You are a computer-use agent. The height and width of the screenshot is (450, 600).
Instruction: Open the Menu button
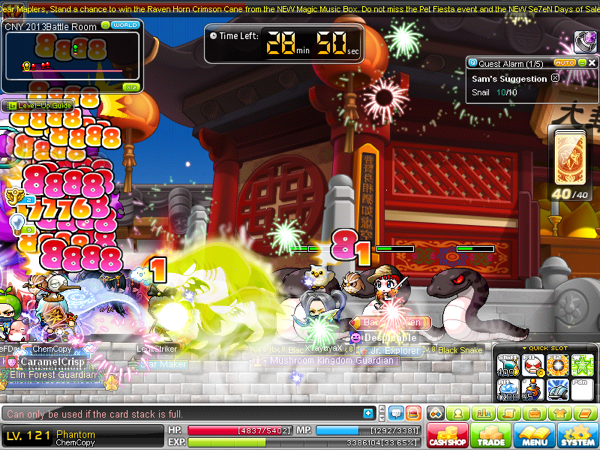534,435
